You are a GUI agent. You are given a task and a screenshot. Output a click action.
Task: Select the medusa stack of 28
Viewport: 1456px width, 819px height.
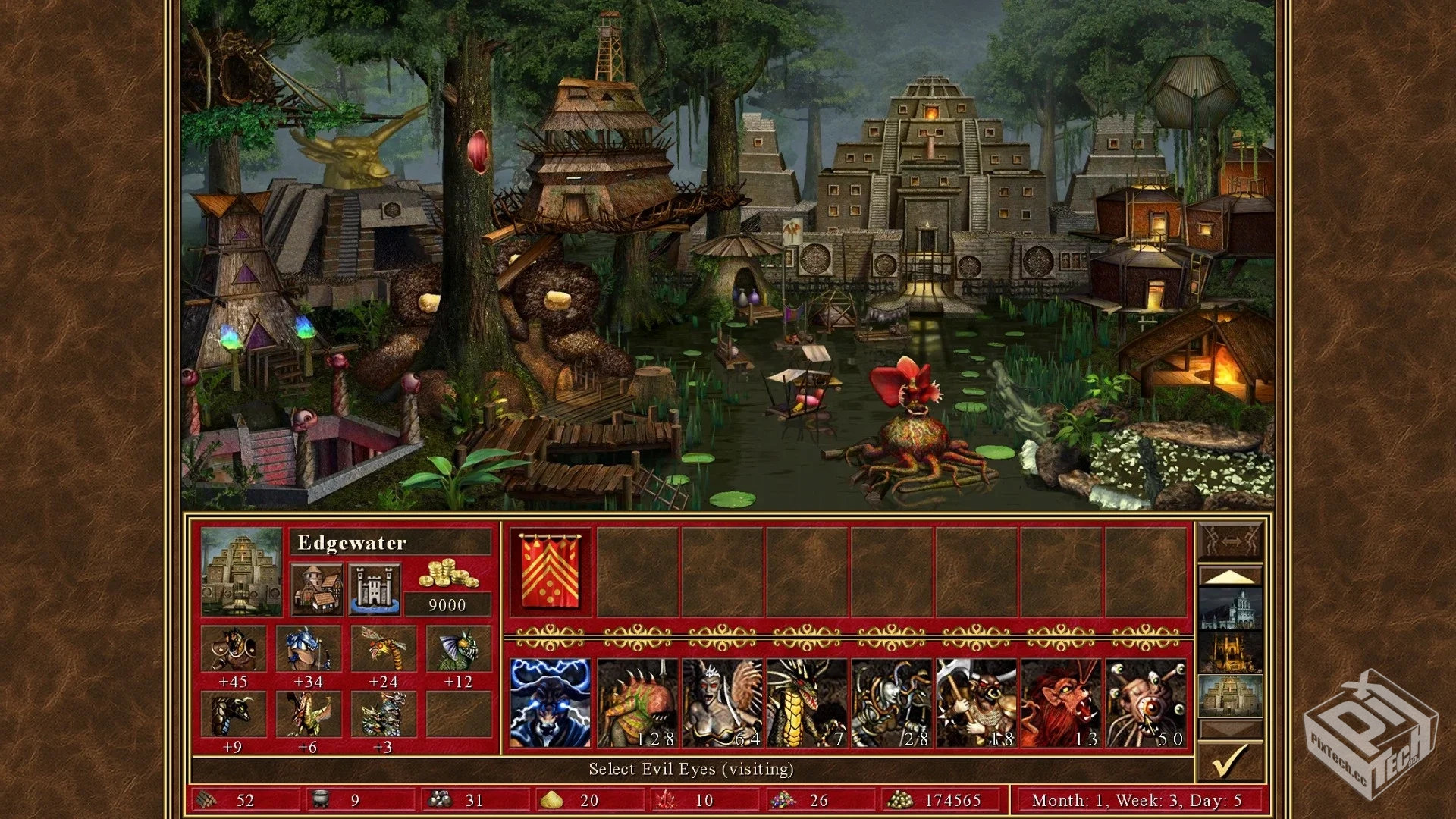(892, 703)
